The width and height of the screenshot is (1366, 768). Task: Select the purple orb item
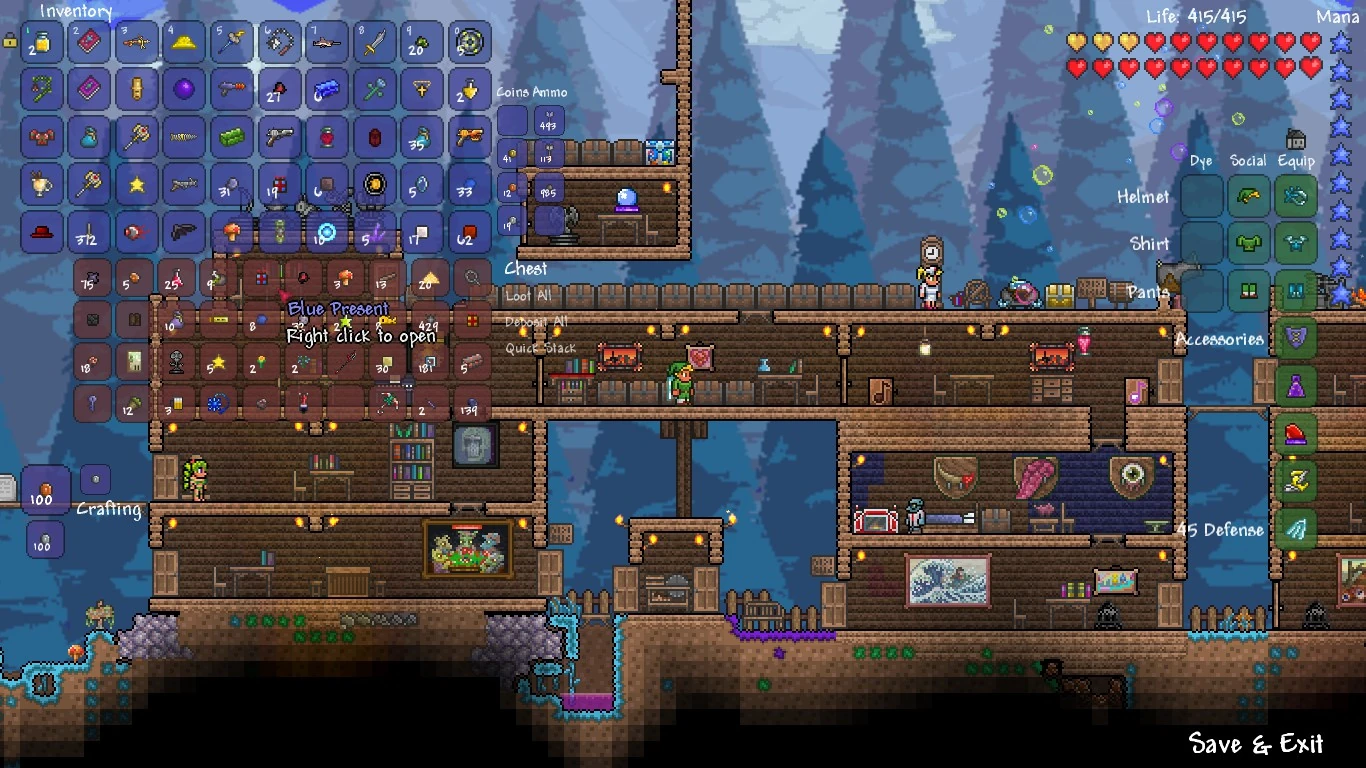[x=184, y=89]
